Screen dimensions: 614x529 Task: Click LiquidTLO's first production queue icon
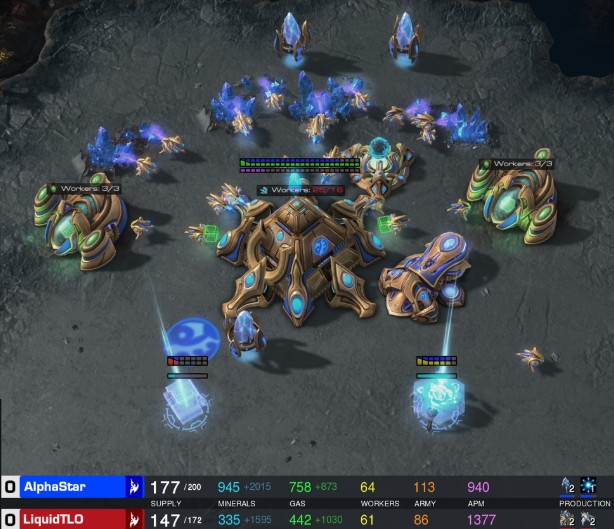click(x=568, y=519)
